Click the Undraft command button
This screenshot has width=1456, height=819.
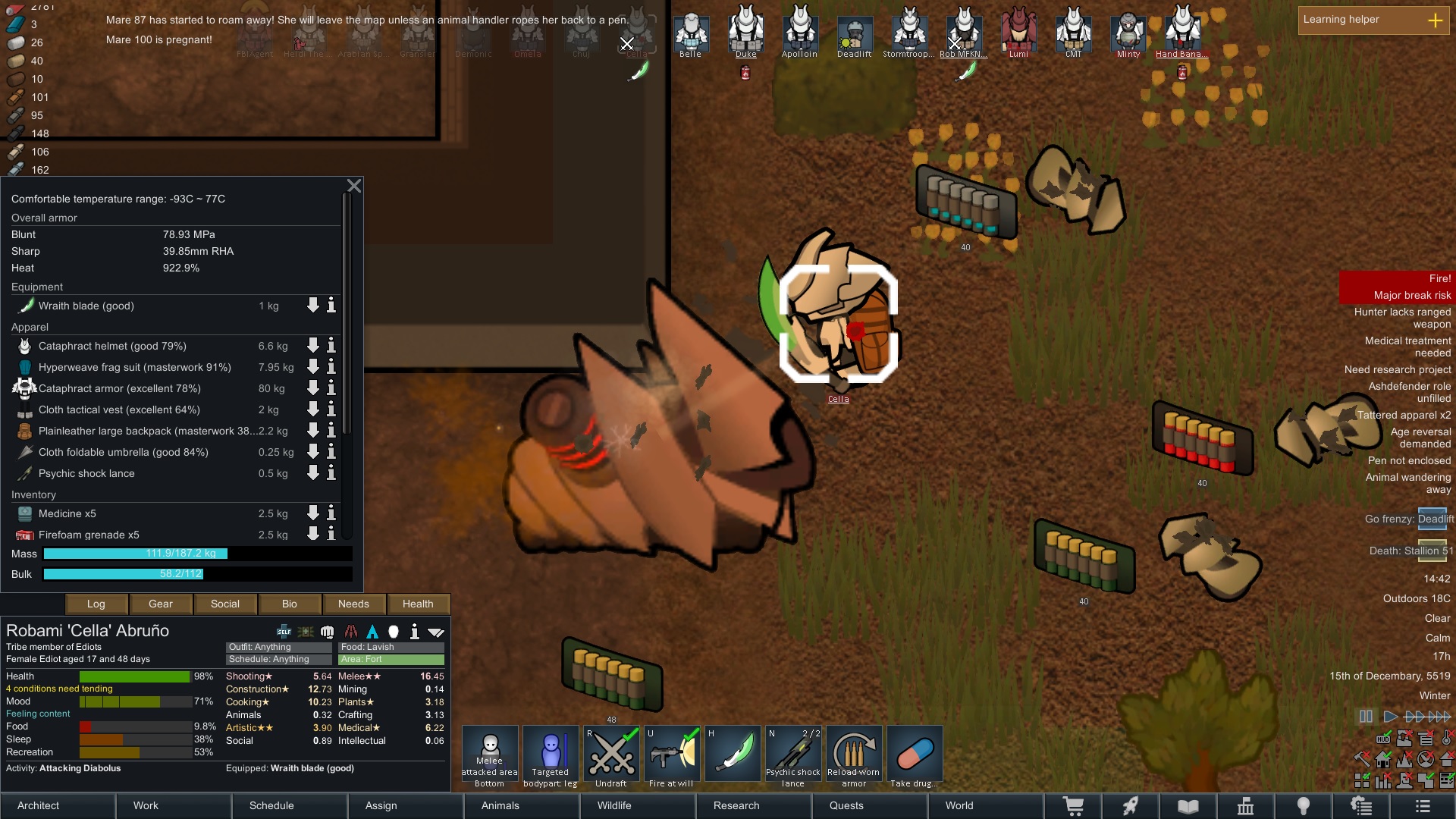(x=611, y=756)
